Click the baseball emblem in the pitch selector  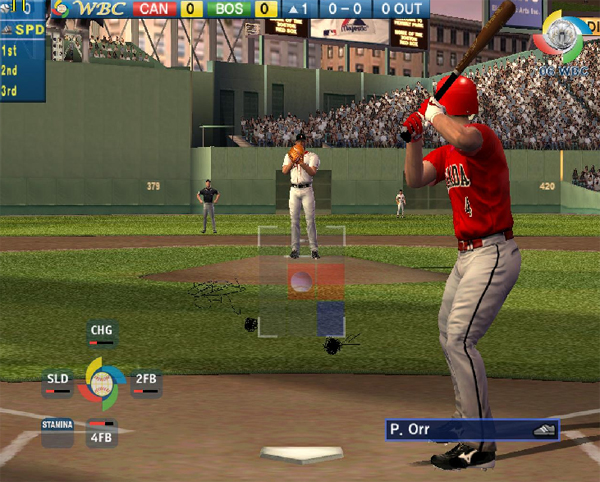tap(102, 379)
